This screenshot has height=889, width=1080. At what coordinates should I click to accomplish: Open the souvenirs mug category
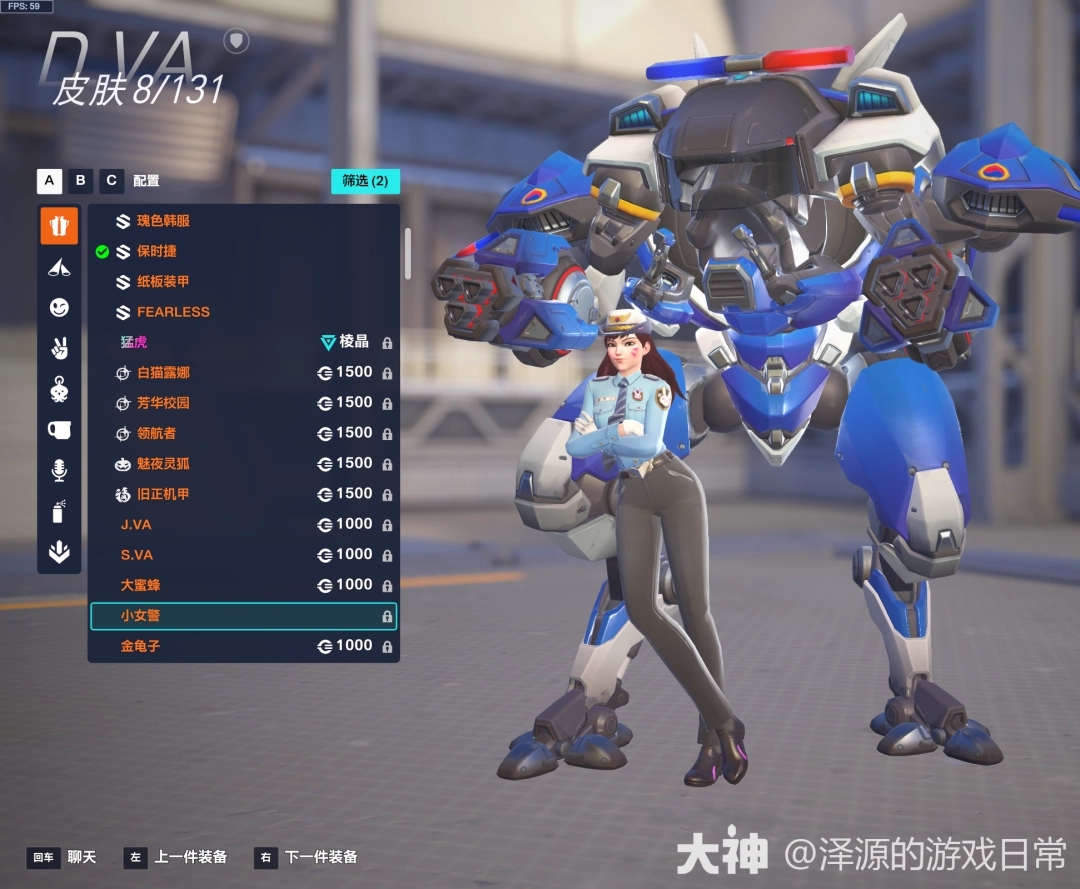59,429
